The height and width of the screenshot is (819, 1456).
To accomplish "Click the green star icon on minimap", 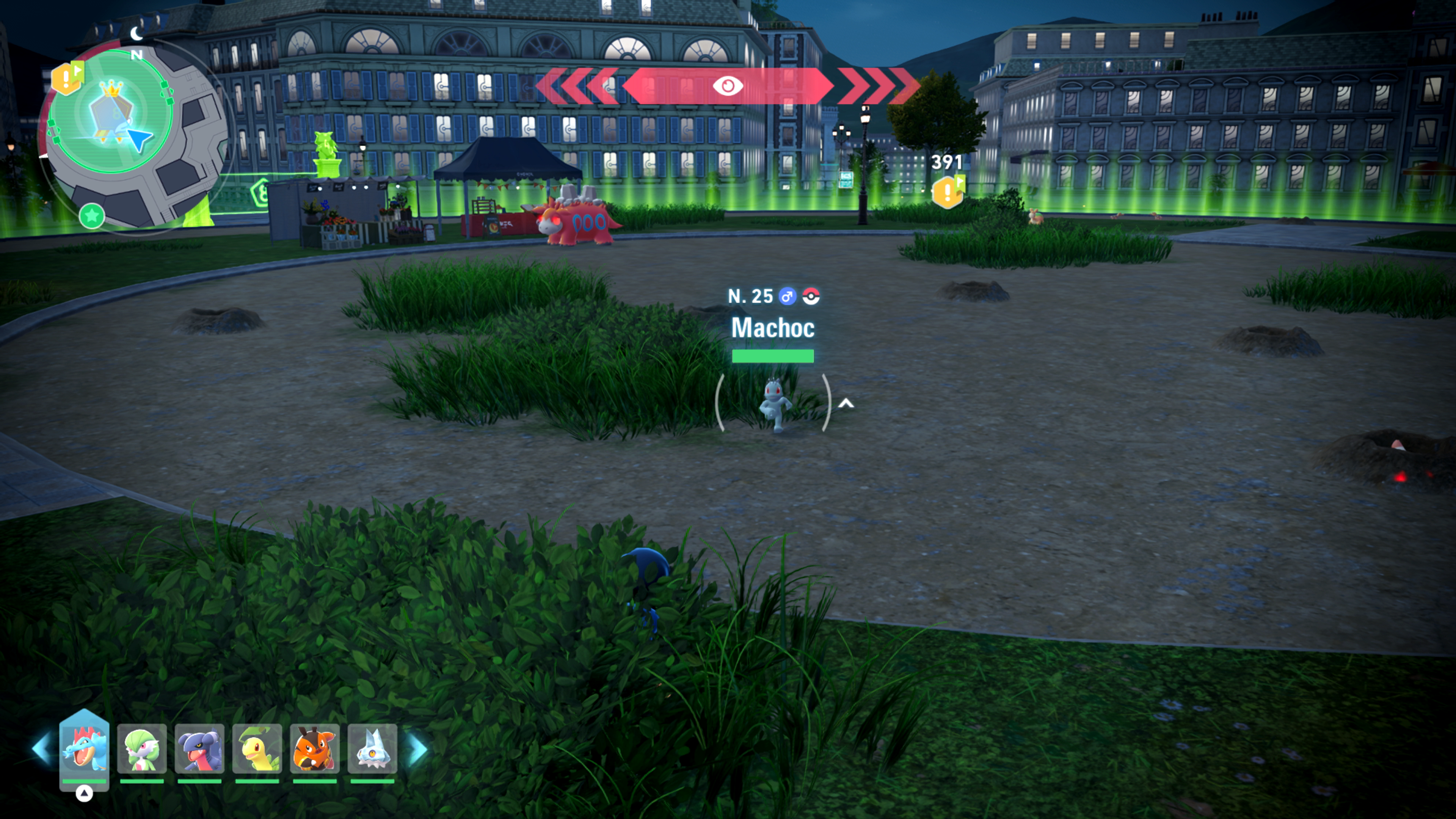I will 91,215.
